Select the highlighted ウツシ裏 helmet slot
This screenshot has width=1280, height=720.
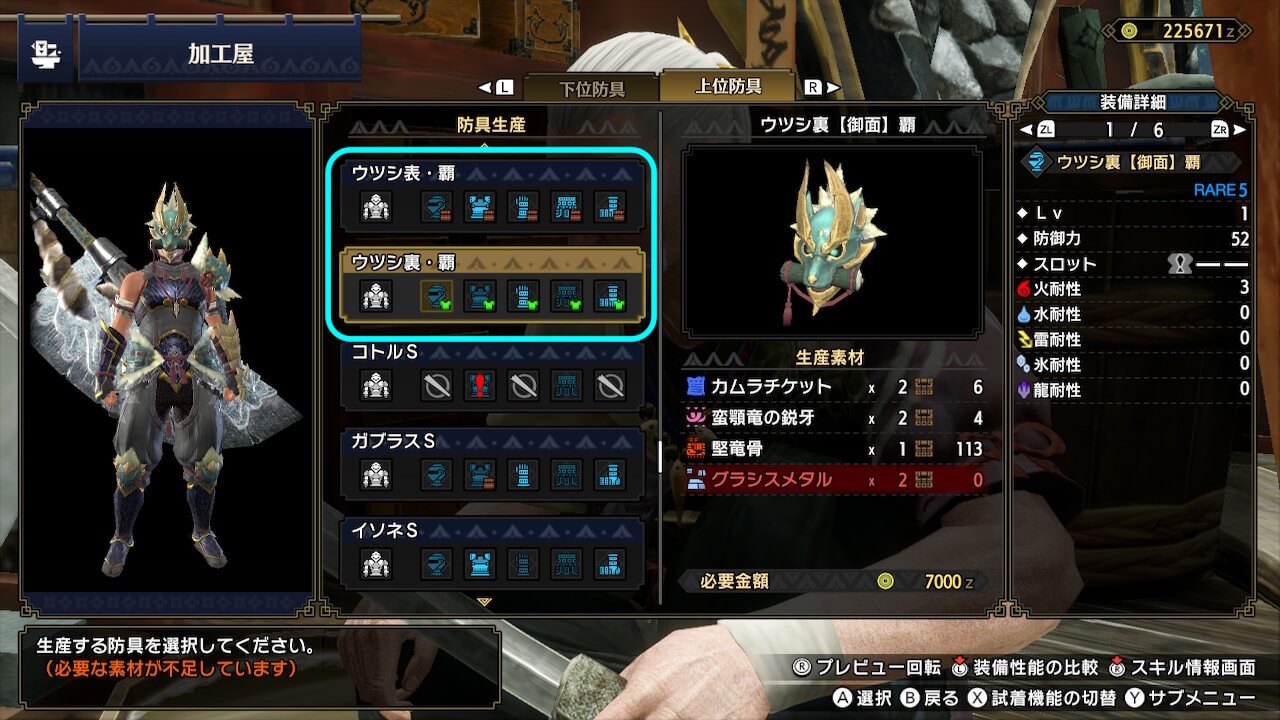[x=436, y=296]
